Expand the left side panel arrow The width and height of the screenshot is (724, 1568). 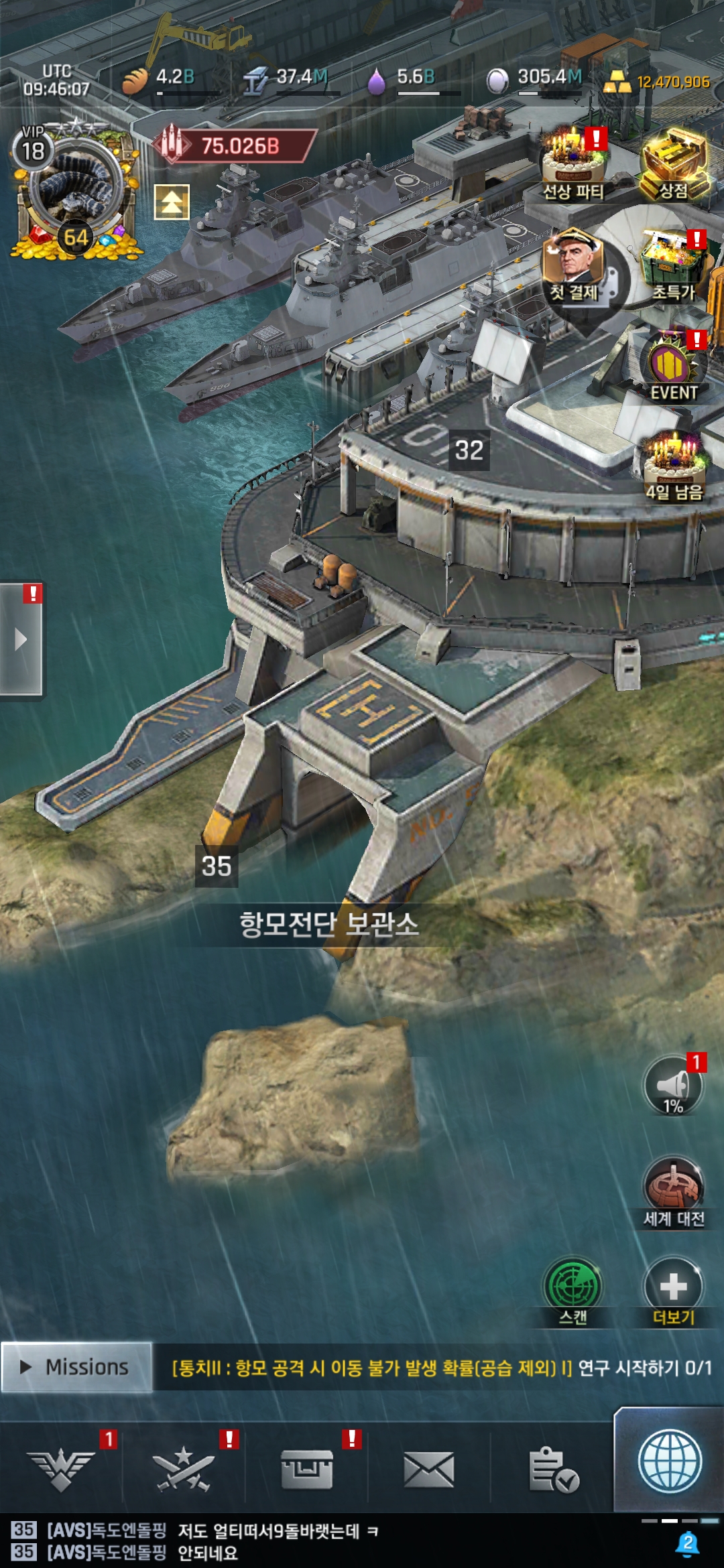[21, 639]
